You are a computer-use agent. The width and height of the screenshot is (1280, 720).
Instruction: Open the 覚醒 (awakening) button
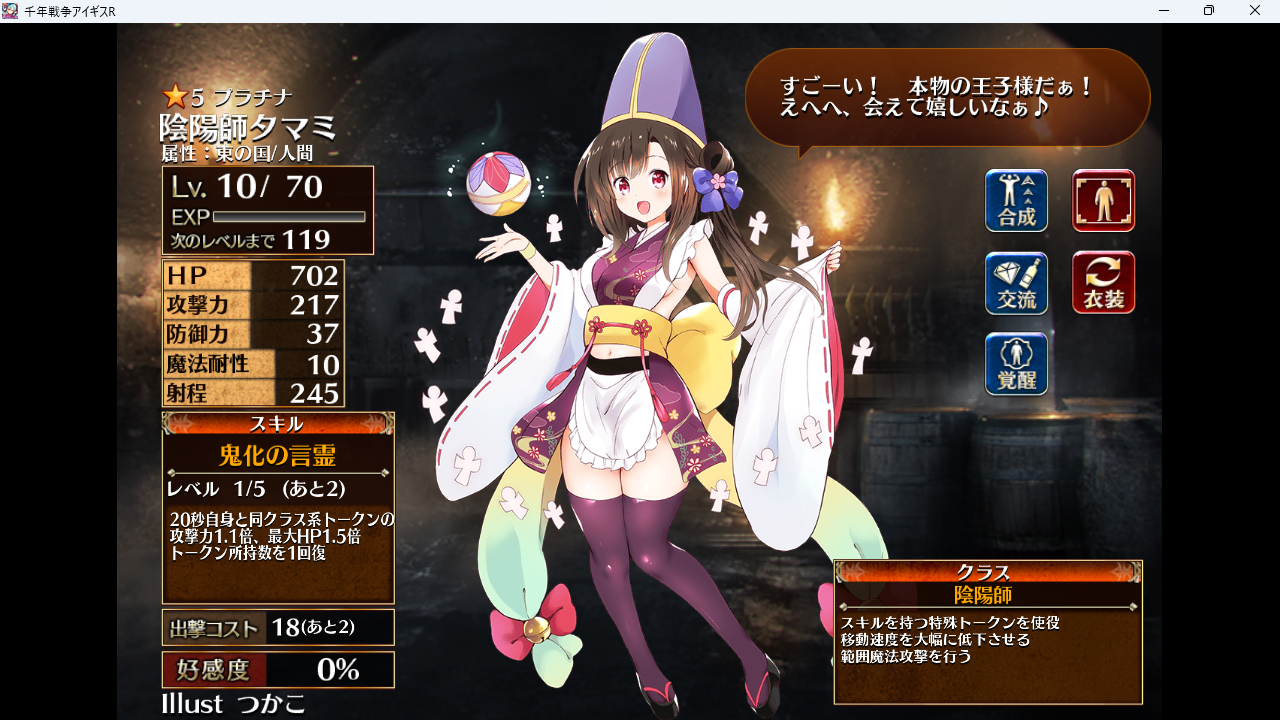(x=1016, y=364)
